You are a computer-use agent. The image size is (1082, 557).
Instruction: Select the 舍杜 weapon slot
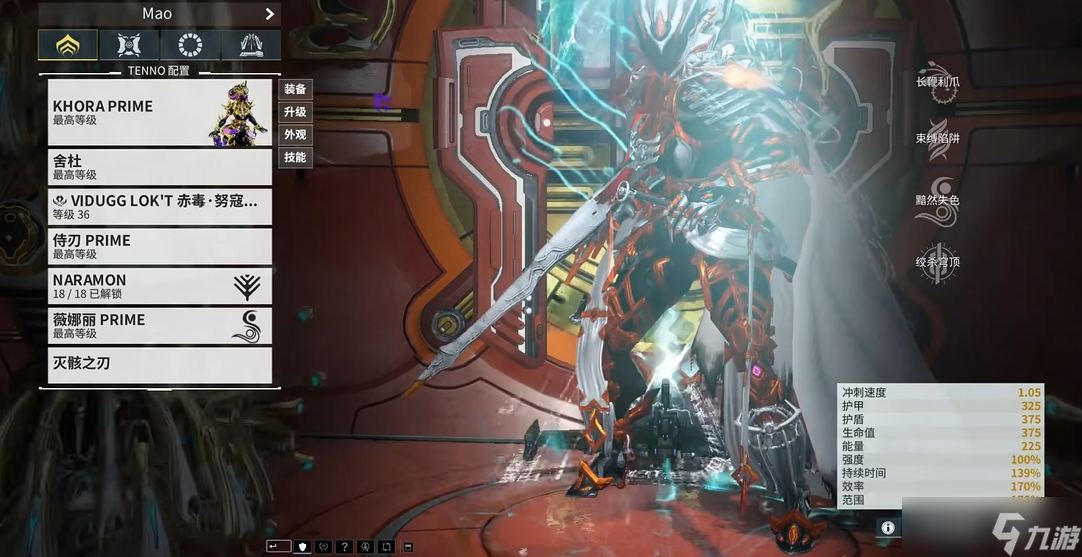(160, 167)
